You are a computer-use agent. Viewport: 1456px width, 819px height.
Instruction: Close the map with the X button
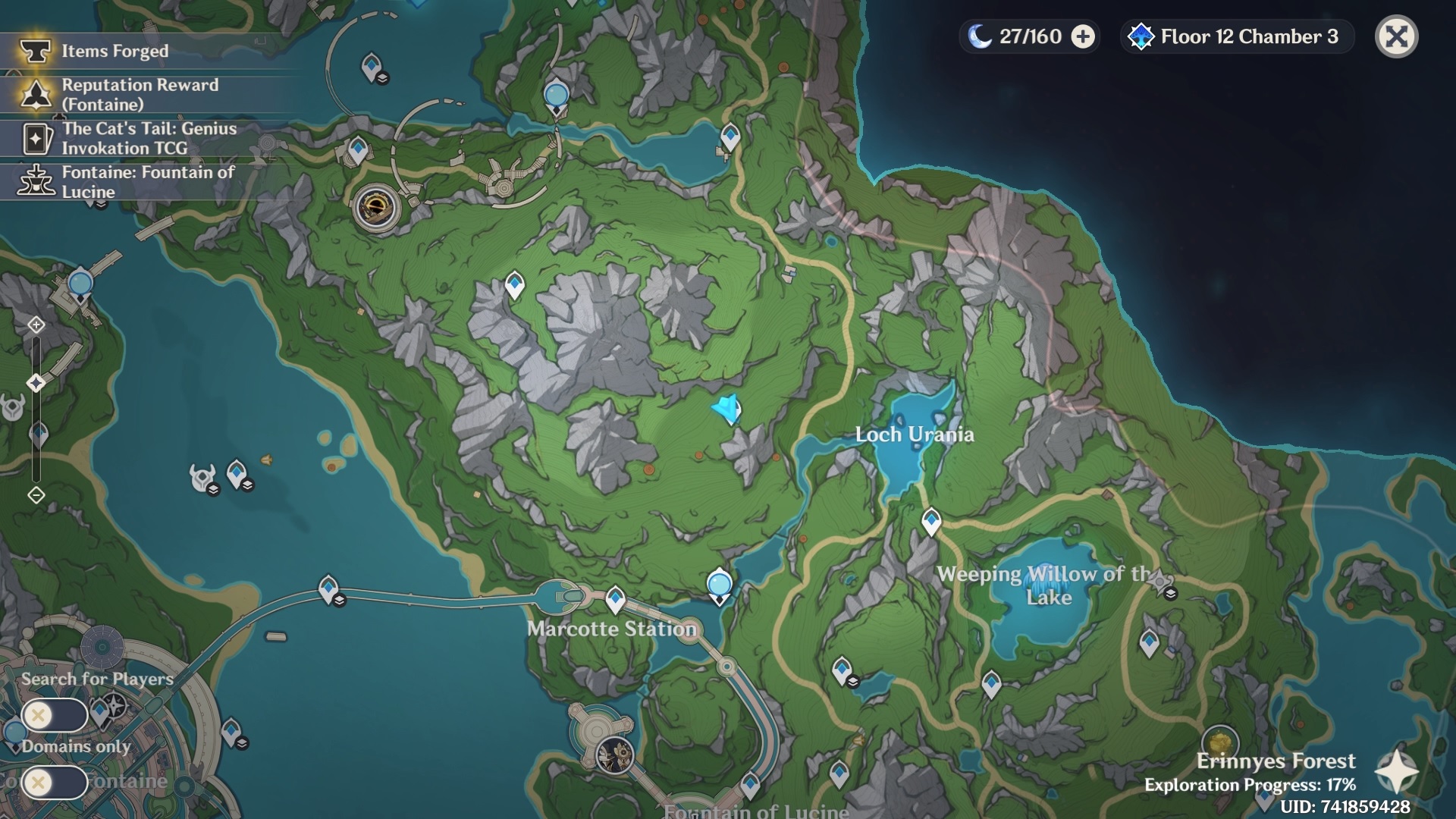click(1396, 36)
